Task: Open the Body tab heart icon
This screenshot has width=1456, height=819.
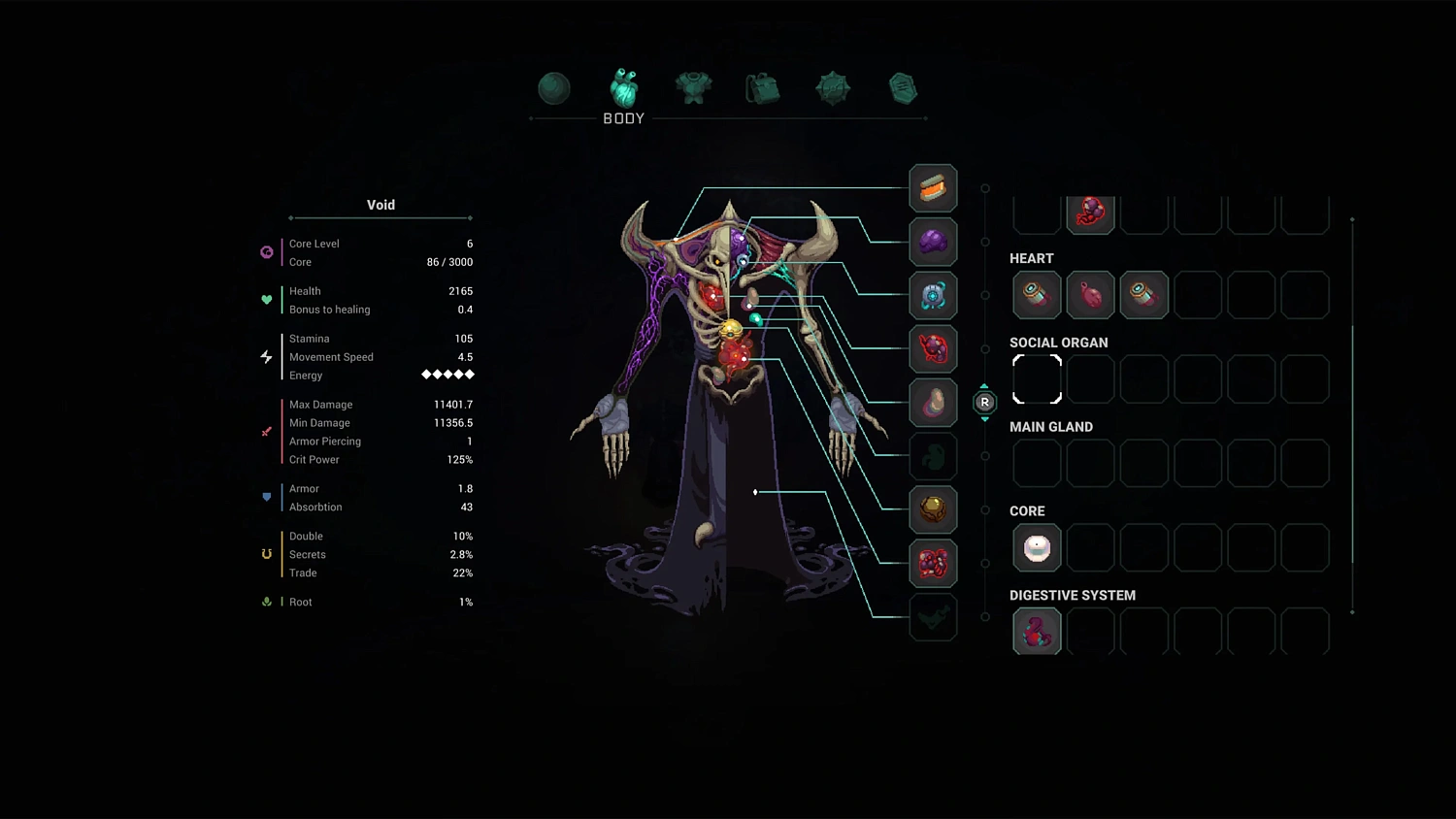Action: [x=623, y=87]
